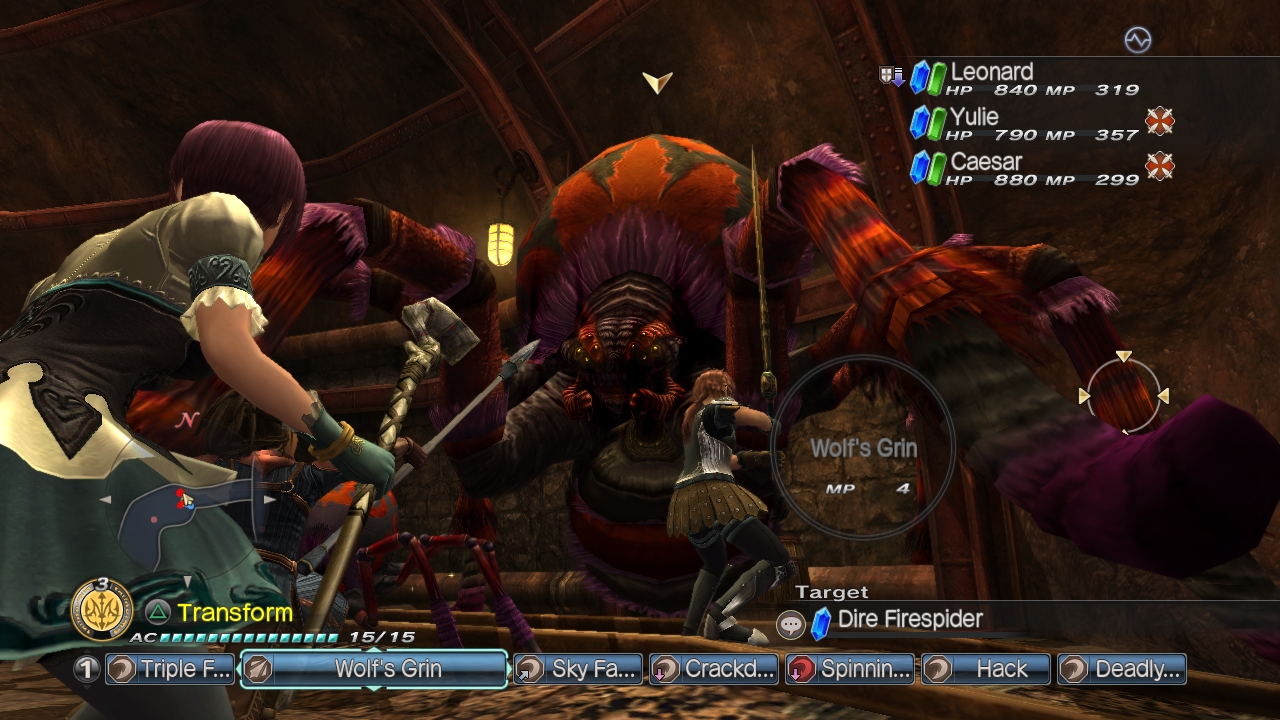
Task: Click the gold Transform emblem
Action: pyautogui.click(x=101, y=610)
